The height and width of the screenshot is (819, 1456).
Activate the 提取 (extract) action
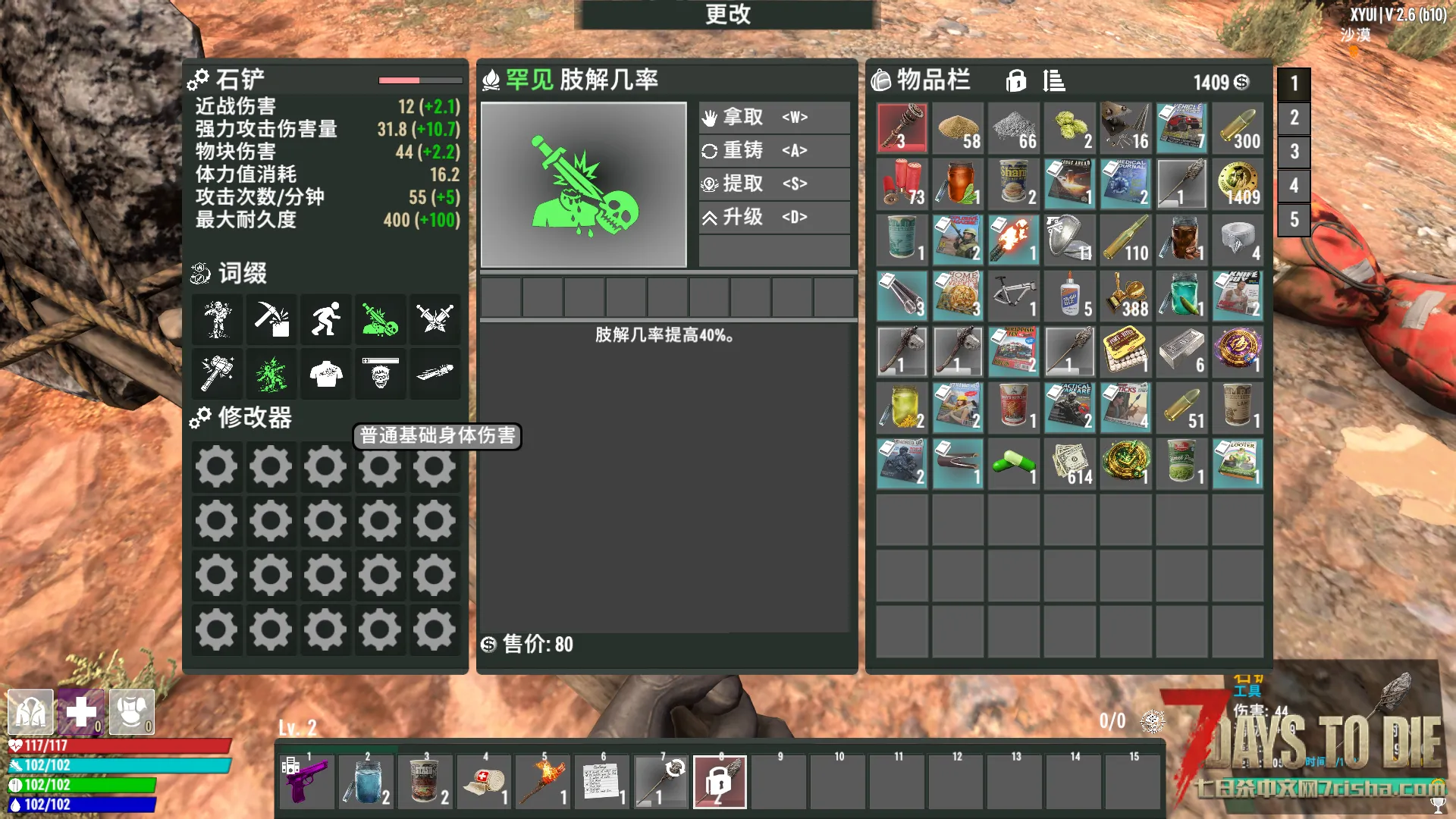tap(773, 184)
